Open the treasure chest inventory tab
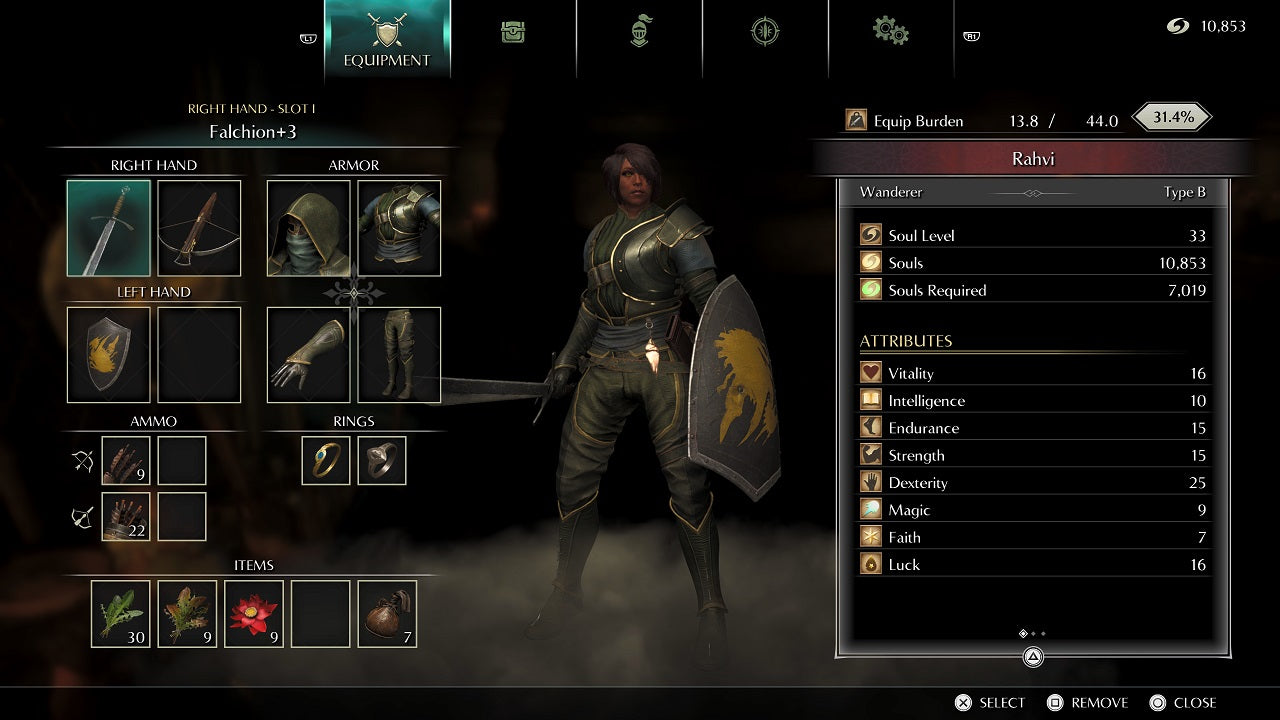Image resolution: width=1280 pixels, height=720 pixels. (513, 31)
